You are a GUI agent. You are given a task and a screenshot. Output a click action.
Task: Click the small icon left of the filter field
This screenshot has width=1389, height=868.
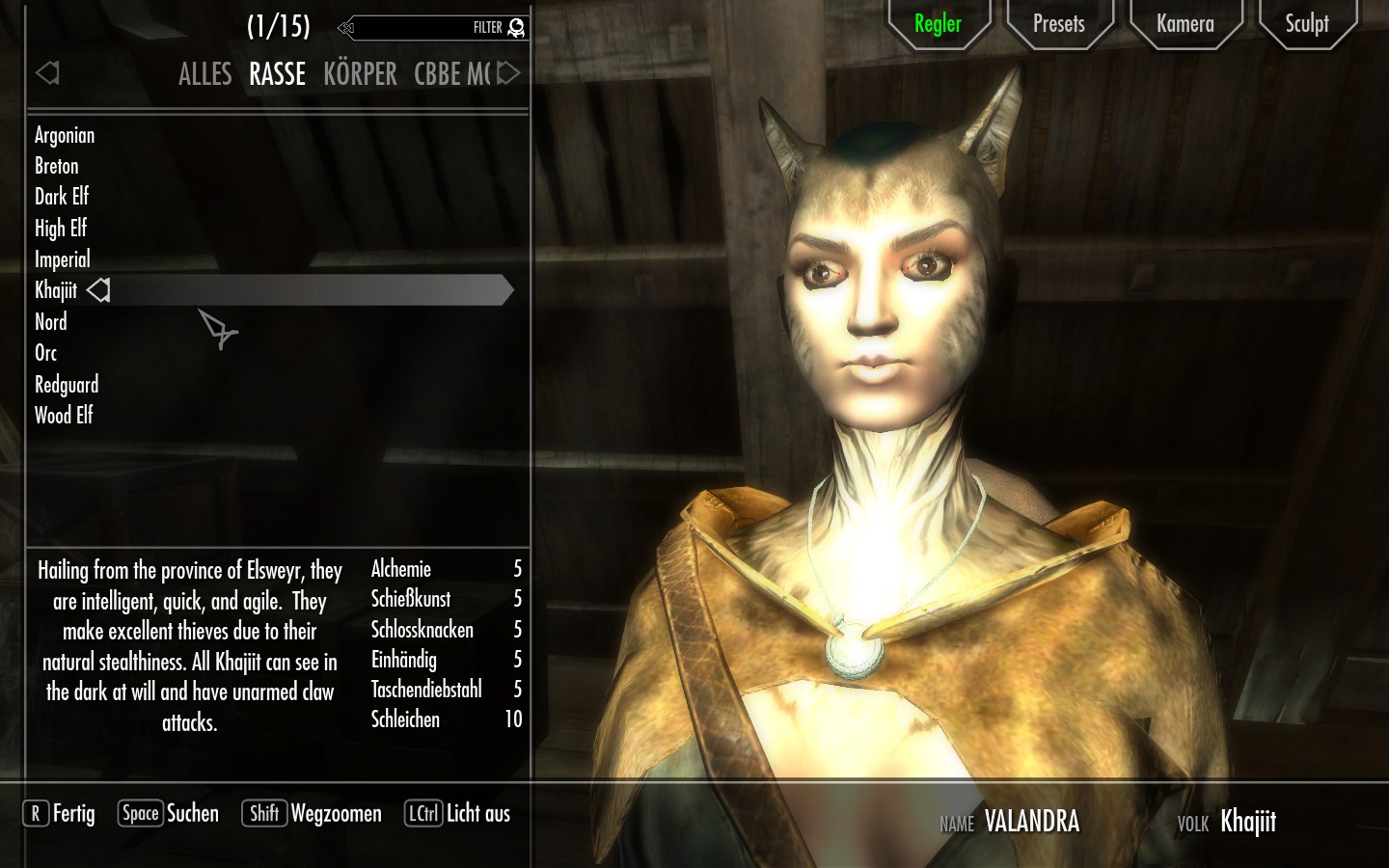pos(345,28)
